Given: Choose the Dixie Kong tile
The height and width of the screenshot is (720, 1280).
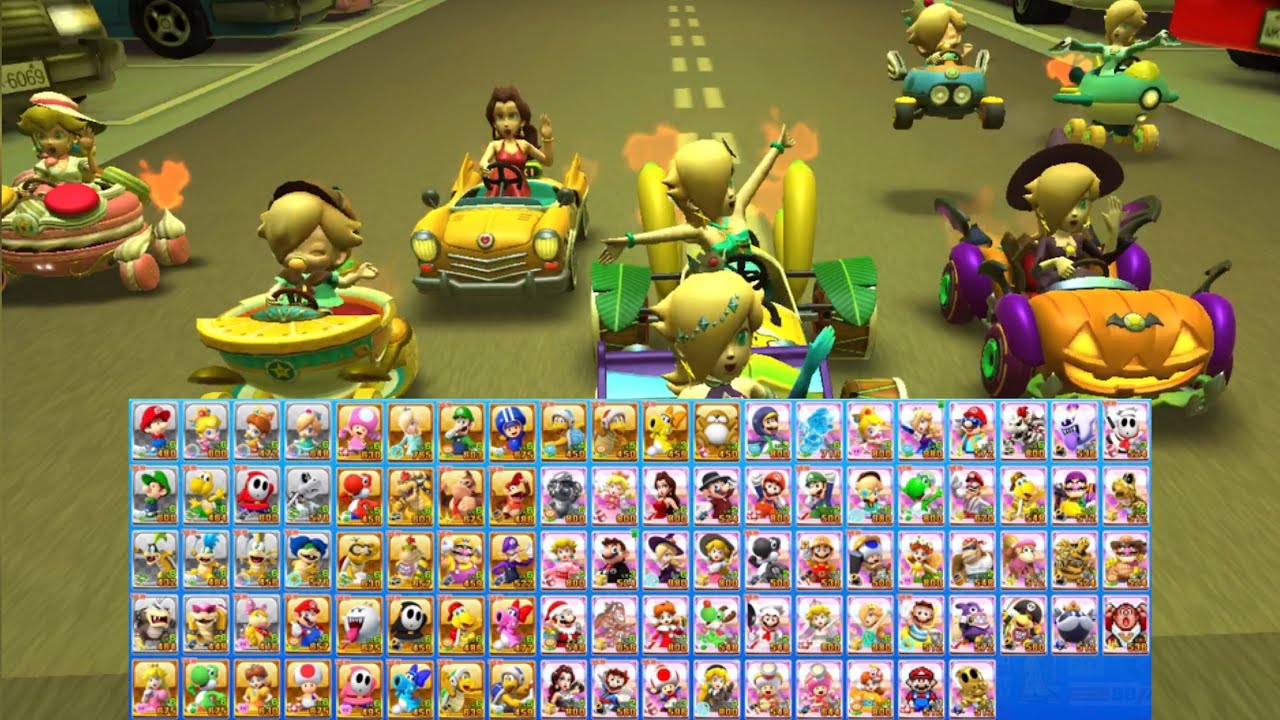Looking at the screenshot, I should (1022, 558).
